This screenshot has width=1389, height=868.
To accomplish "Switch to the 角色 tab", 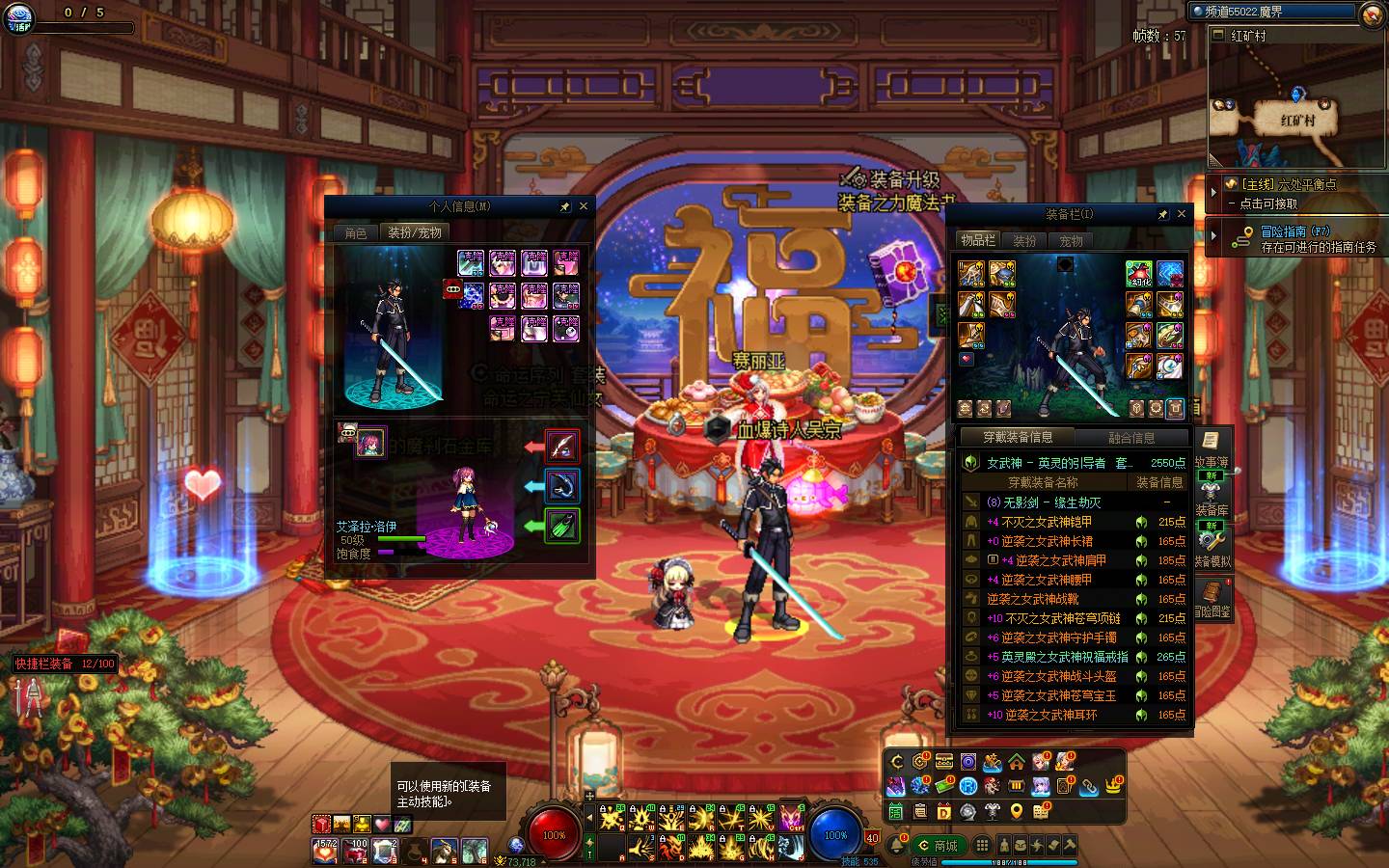I will point(356,233).
